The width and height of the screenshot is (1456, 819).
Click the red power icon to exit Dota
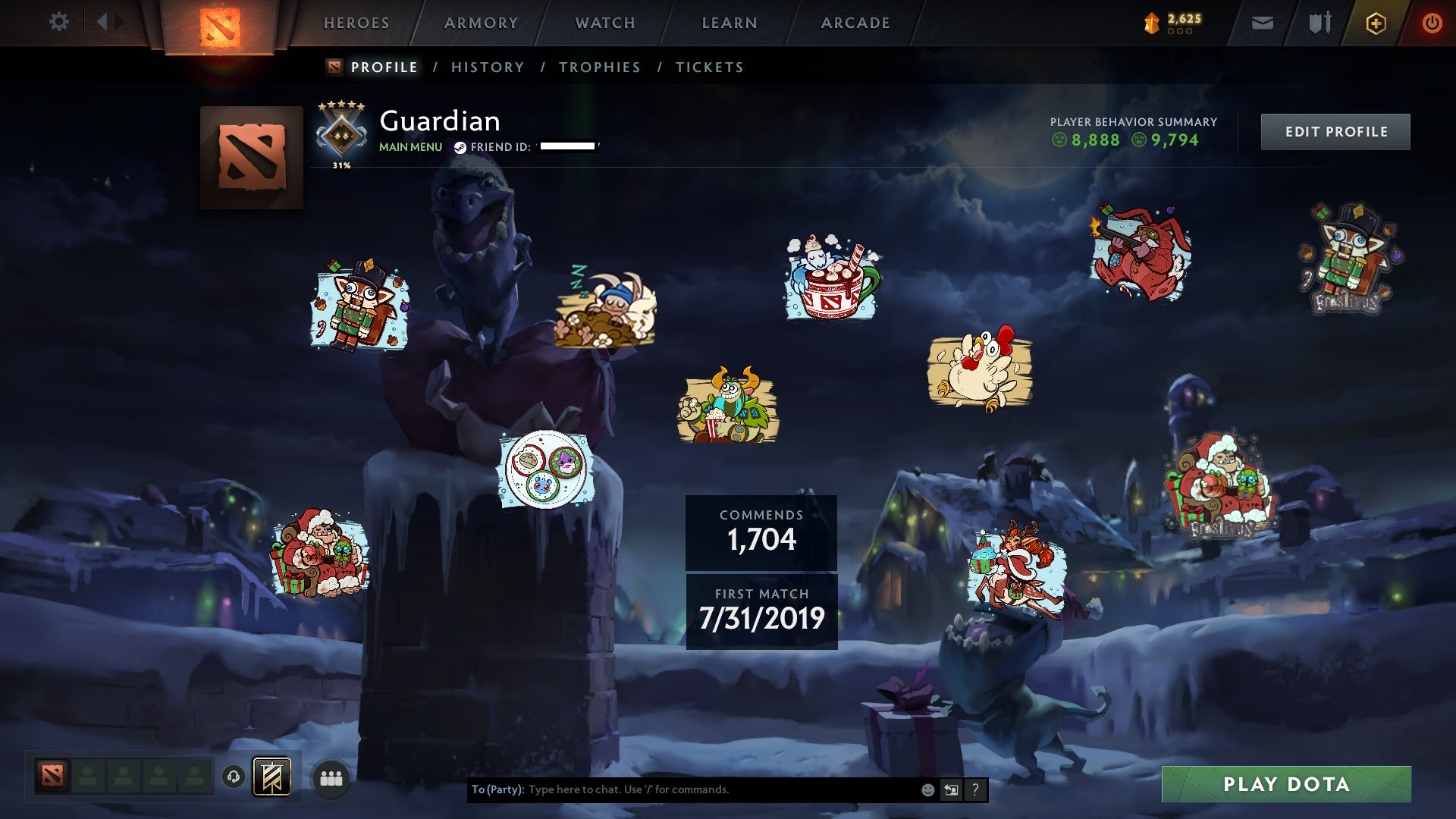1433,22
